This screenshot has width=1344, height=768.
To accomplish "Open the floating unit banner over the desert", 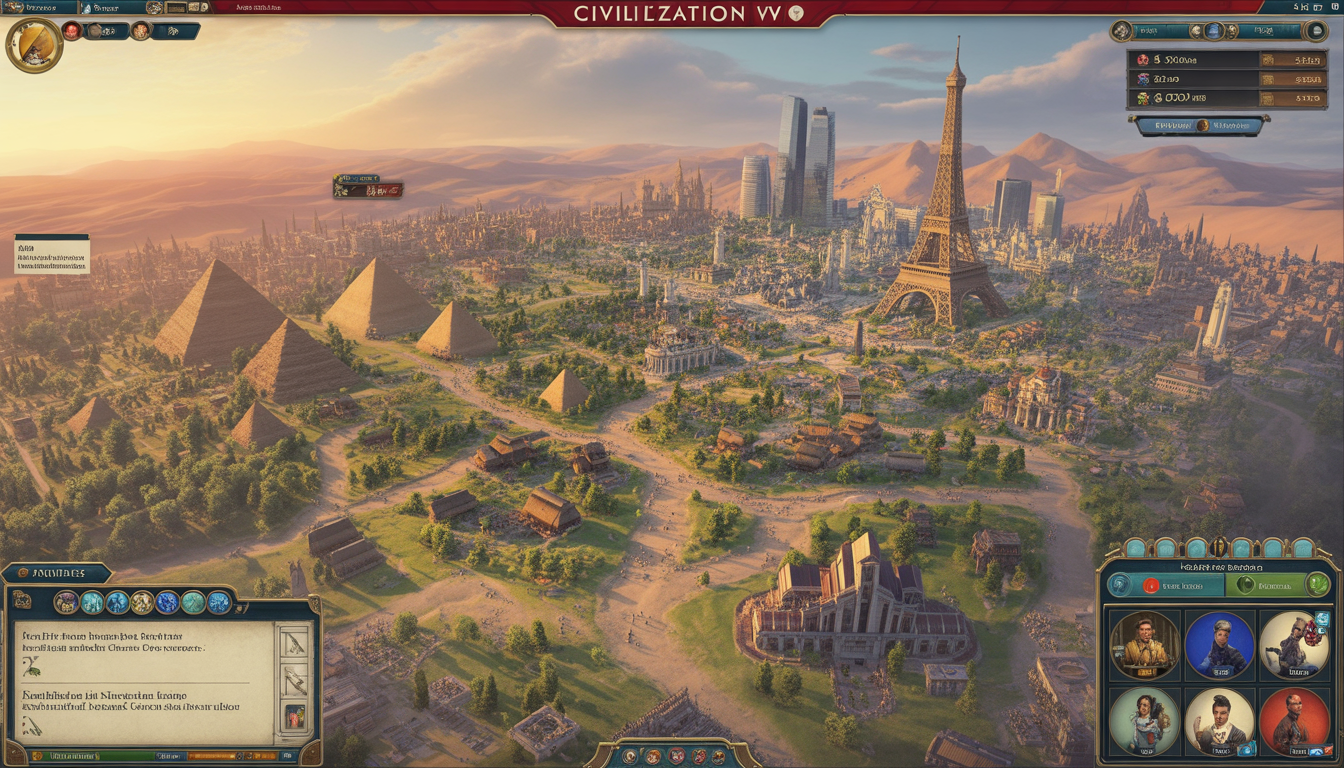I will click(x=368, y=187).
